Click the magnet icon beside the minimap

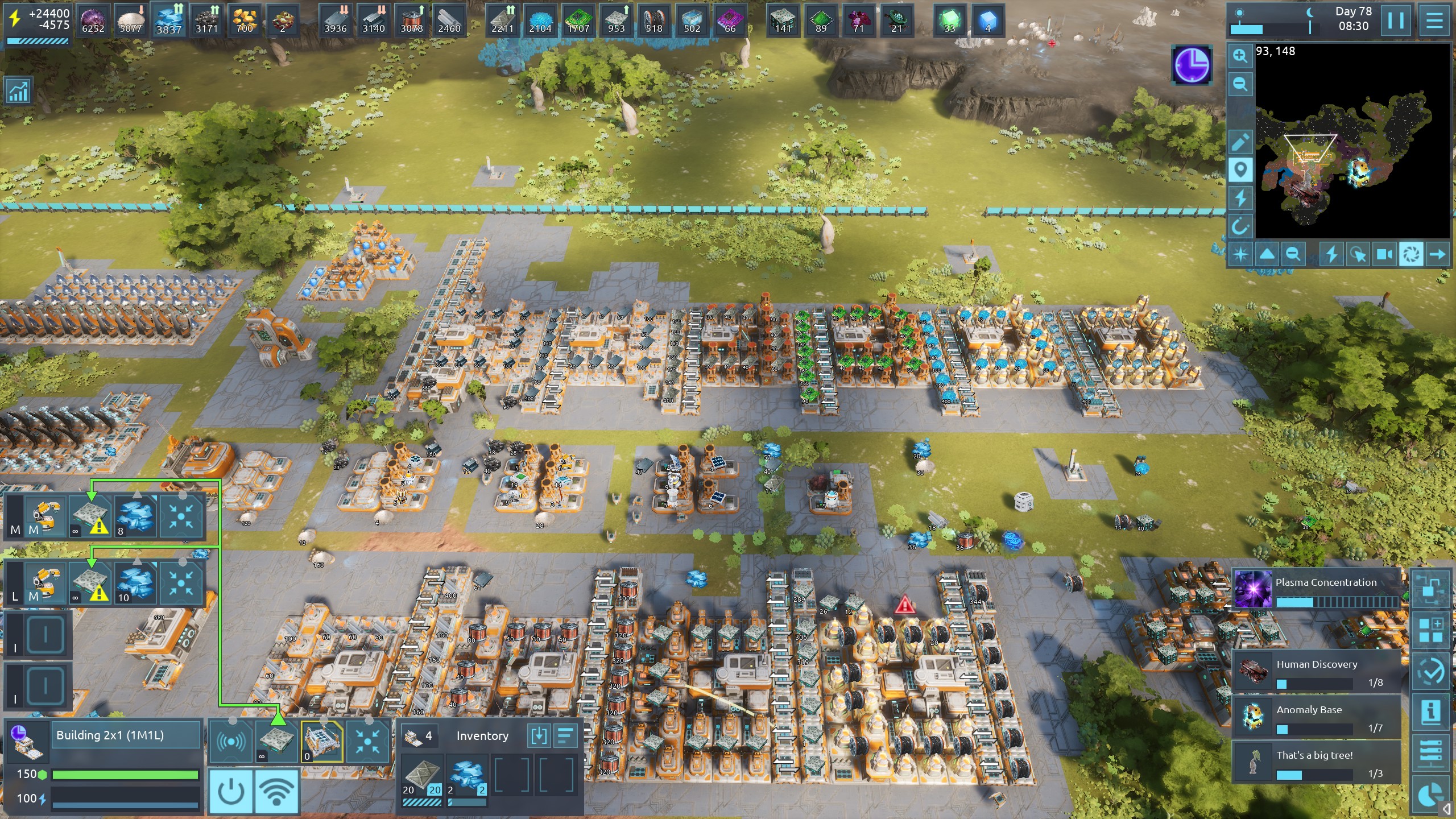[1240, 227]
